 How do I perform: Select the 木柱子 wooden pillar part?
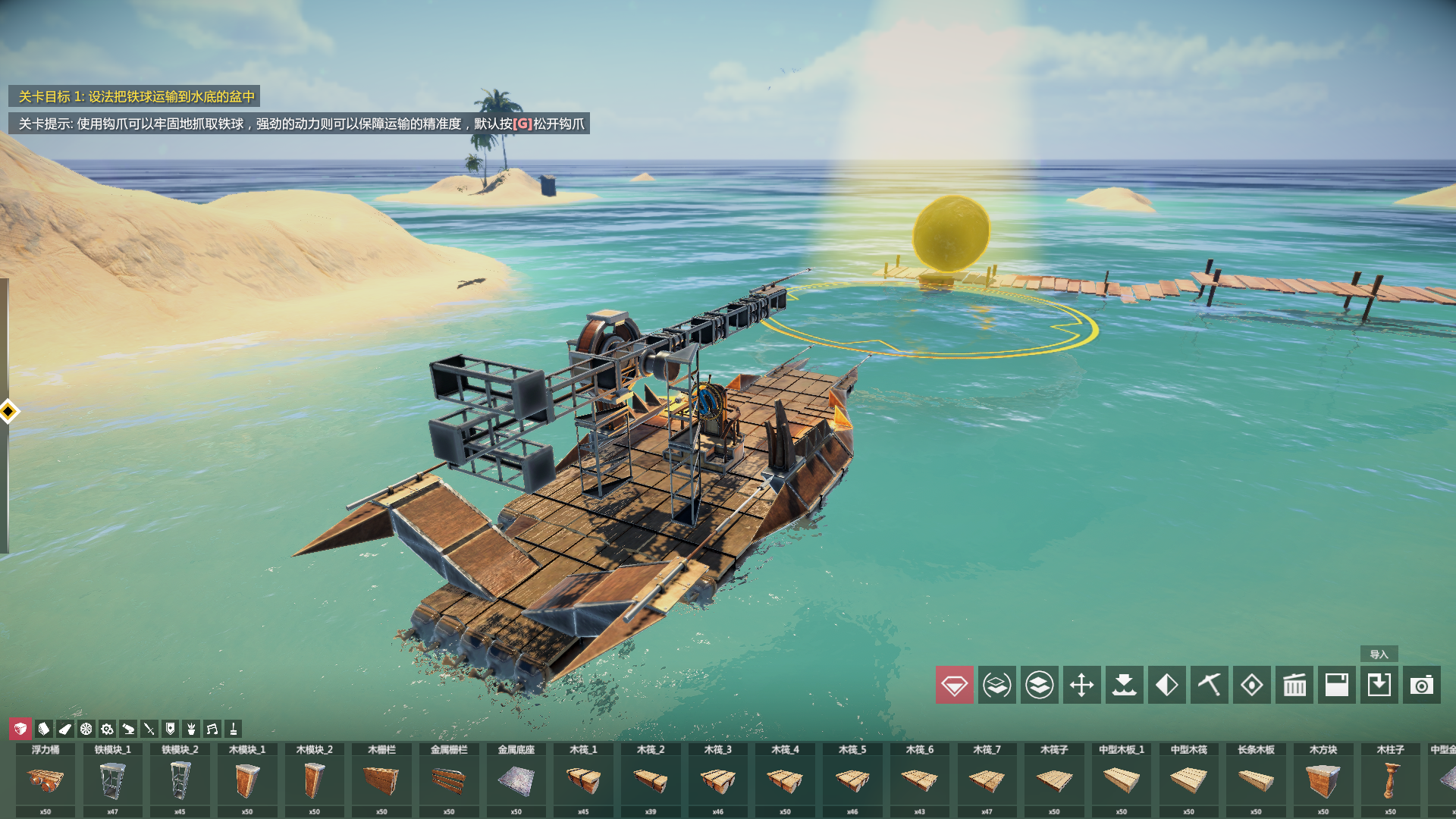point(1390,780)
